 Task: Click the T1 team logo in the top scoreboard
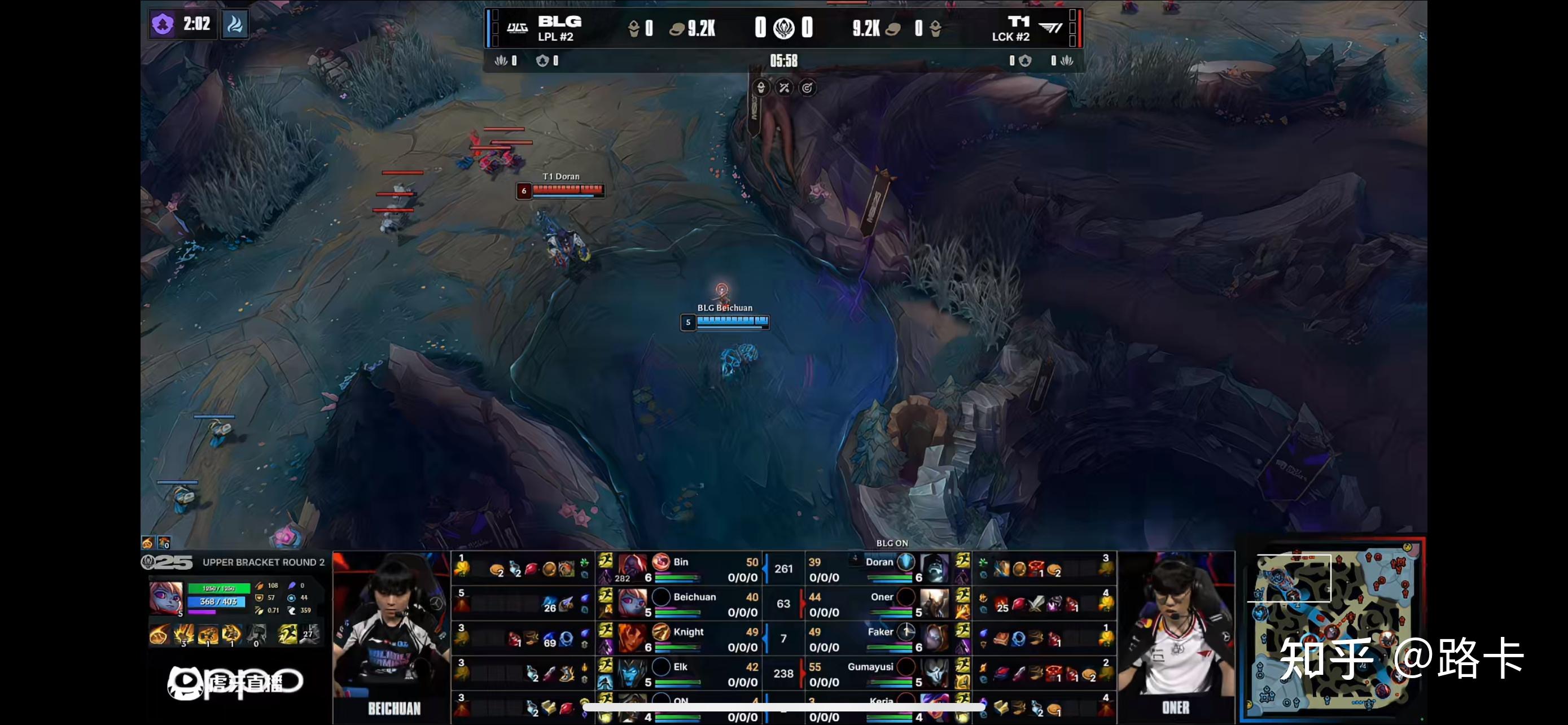pos(1050,28)
